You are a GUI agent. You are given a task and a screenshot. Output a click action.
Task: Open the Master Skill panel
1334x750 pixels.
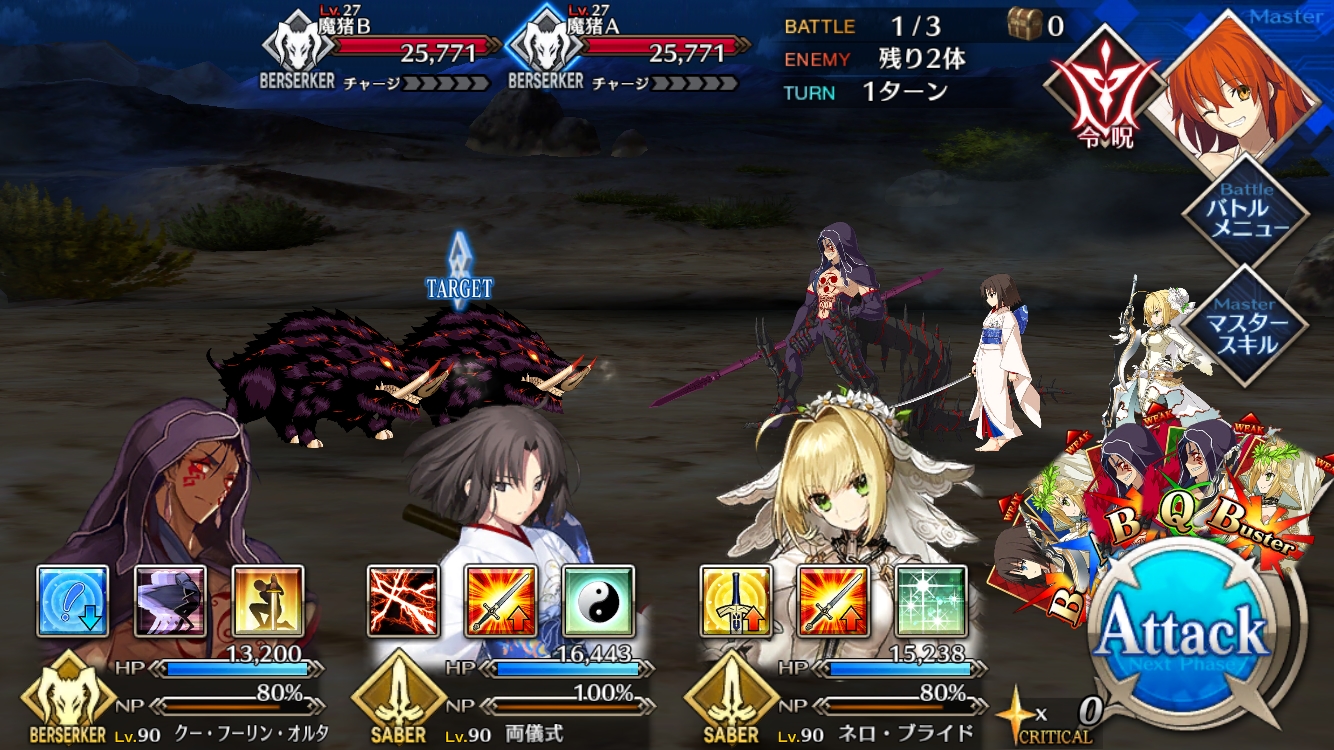1245,325
